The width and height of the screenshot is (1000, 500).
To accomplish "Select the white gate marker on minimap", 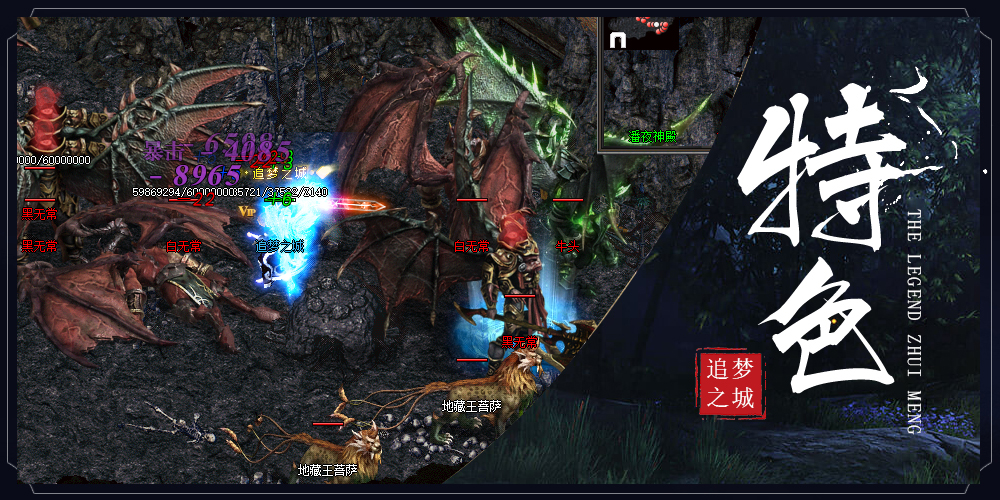I will click(617, 40).
